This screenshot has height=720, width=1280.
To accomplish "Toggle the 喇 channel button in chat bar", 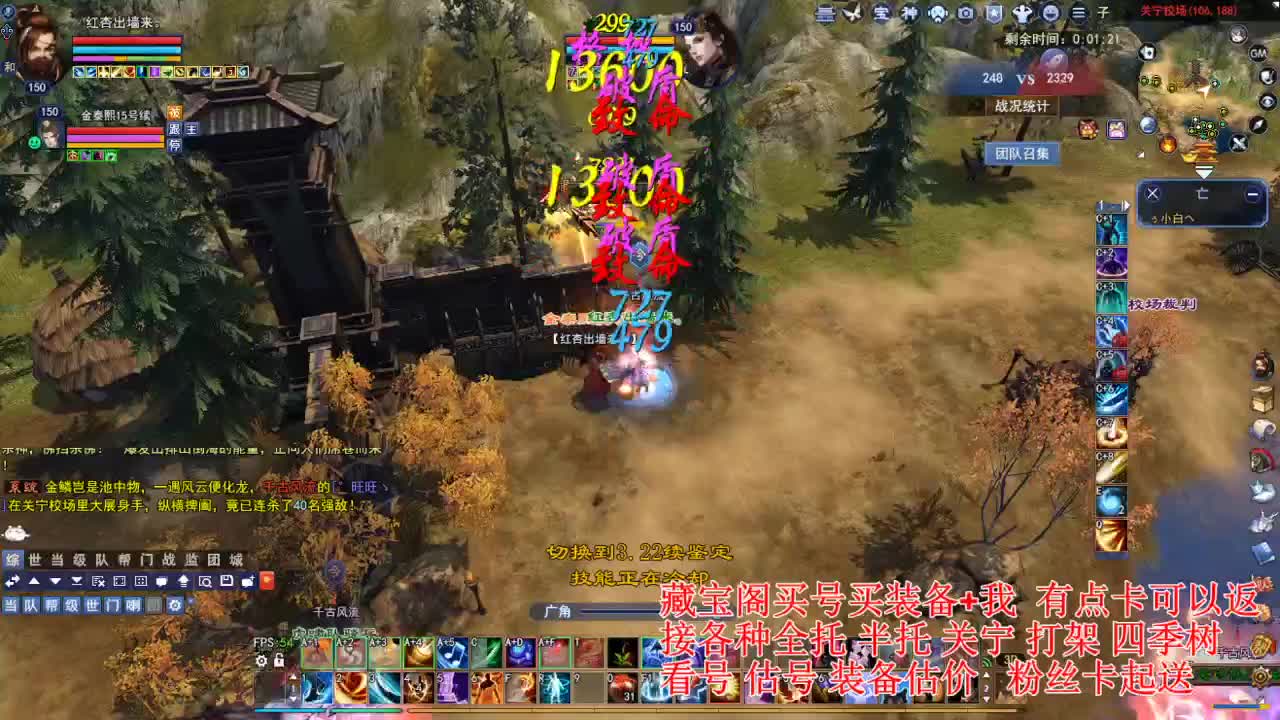I will tap(136, 605).
